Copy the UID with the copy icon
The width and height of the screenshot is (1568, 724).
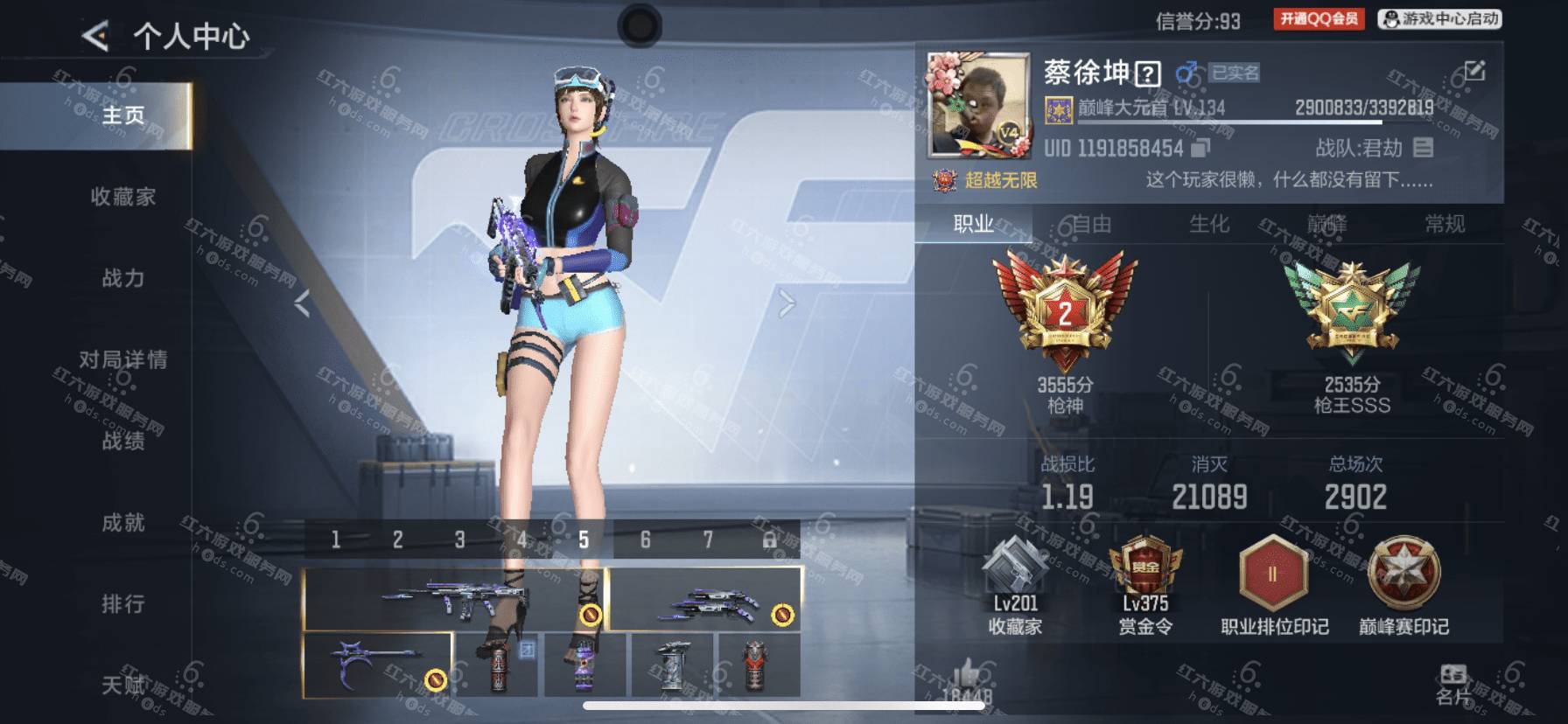[1200, 149]
